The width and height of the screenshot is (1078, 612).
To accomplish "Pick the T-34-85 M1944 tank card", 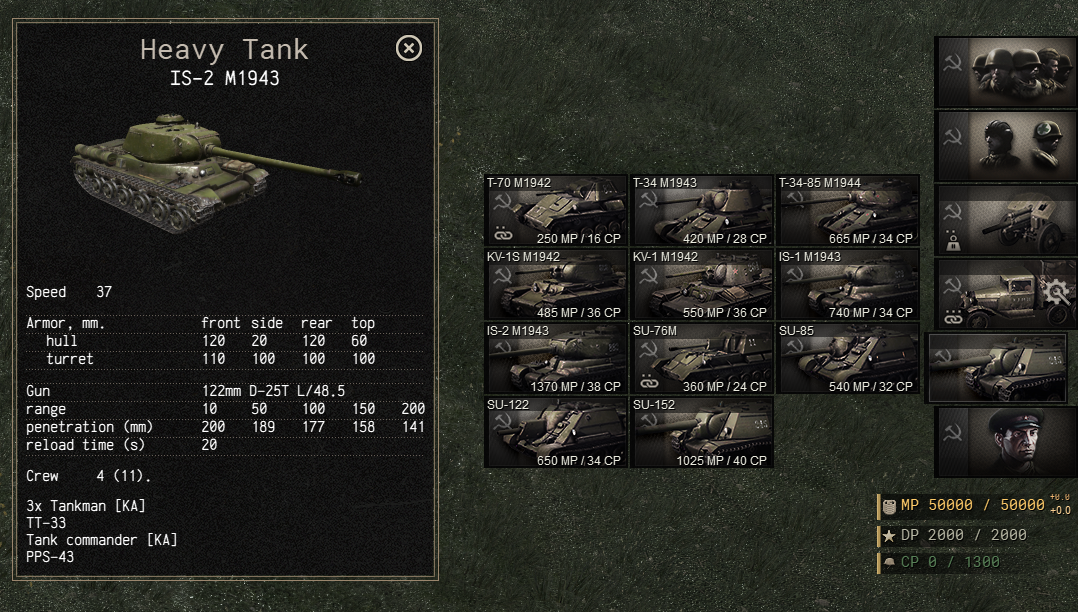I will pos(847,211).
